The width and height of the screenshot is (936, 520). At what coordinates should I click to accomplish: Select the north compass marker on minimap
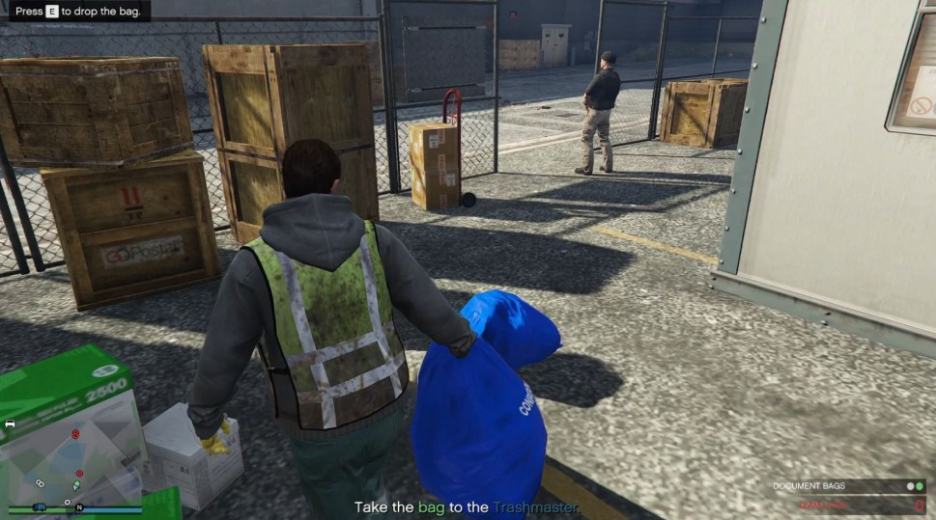79,507
